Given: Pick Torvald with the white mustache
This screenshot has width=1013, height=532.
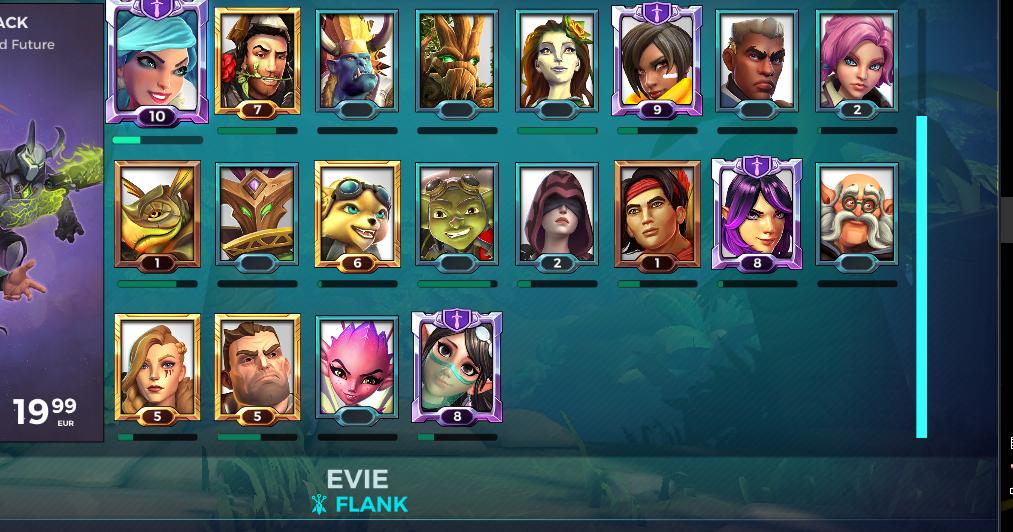Looking at the screenshot, I should point(857,212).
